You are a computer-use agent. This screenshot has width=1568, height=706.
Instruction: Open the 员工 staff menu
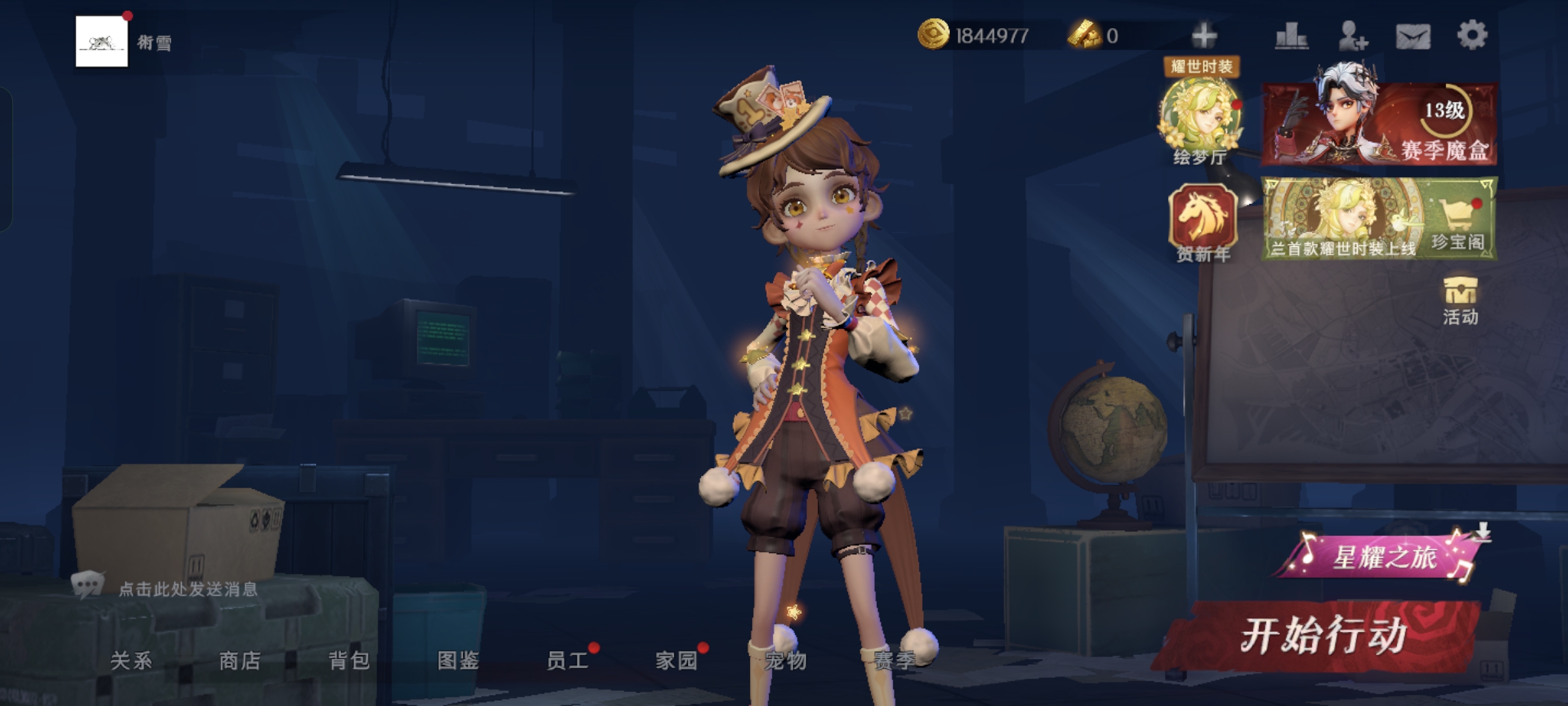[x=567, y=660]
